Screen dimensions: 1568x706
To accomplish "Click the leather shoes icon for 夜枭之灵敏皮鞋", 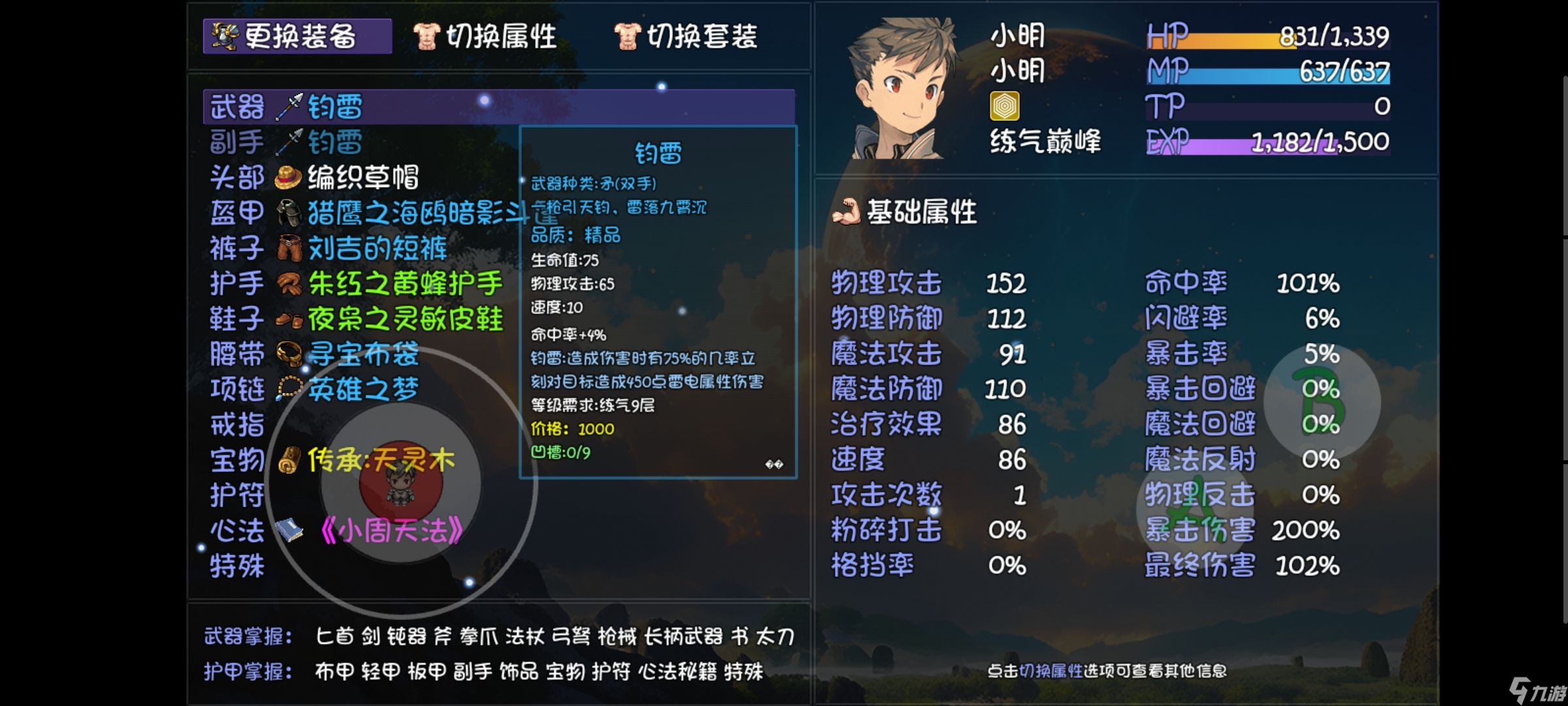I will pos(289,320).
